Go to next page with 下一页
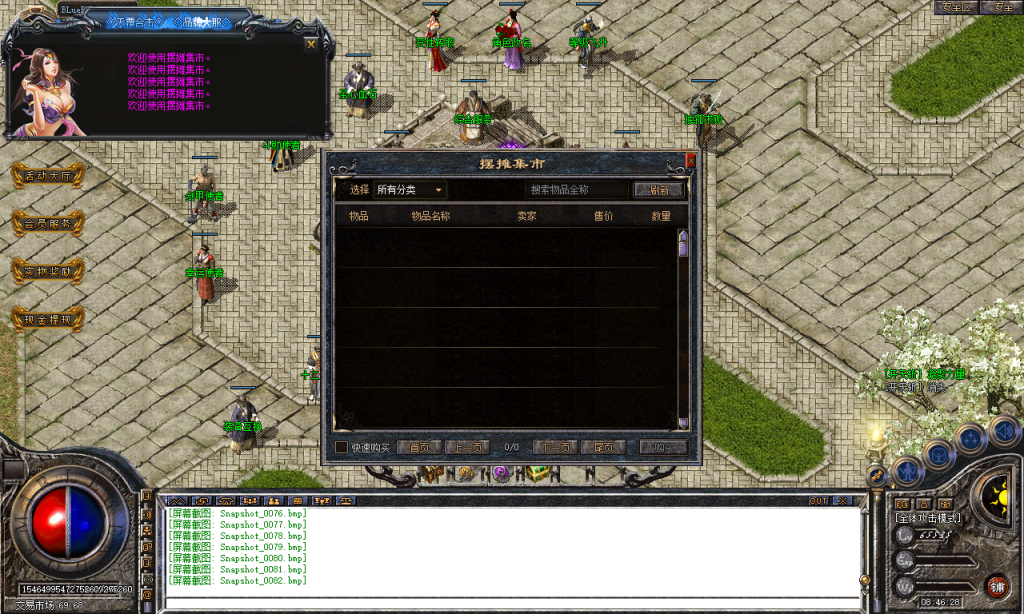1024x614 pixels. coord(555,447)
